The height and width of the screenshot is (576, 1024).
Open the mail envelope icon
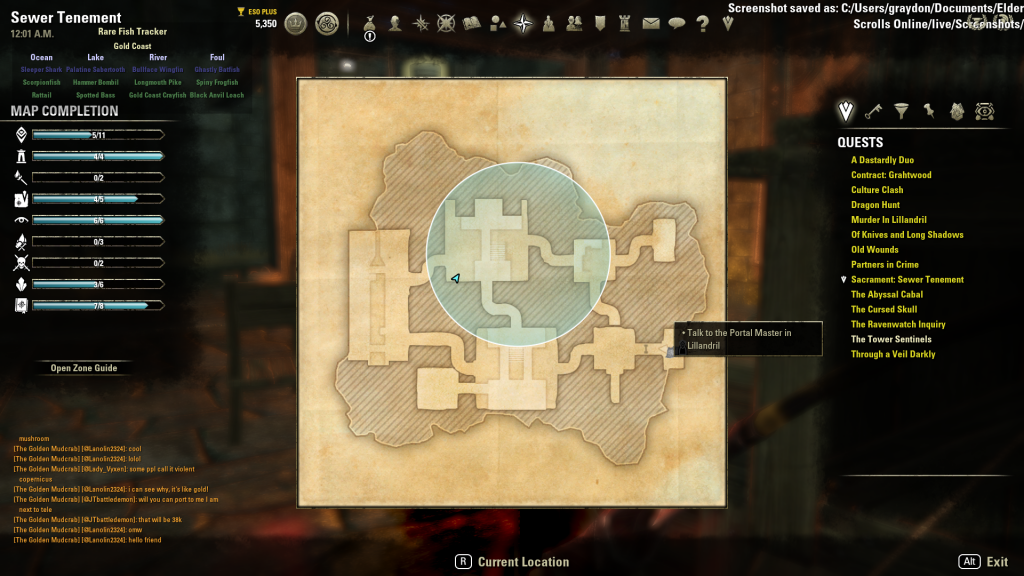[x=651, y=23]
